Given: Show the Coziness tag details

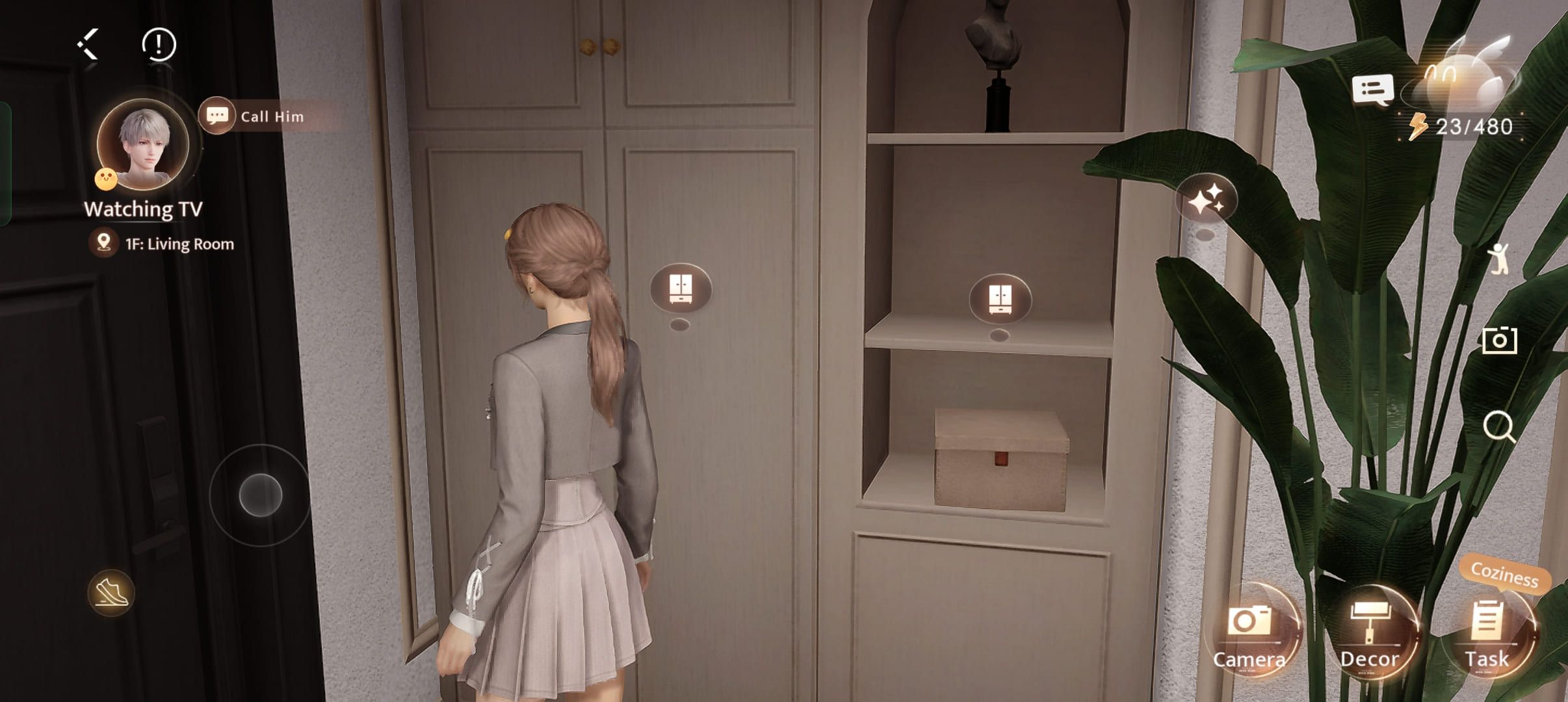Looking at the screenshot, I should tap(1504, 574).
